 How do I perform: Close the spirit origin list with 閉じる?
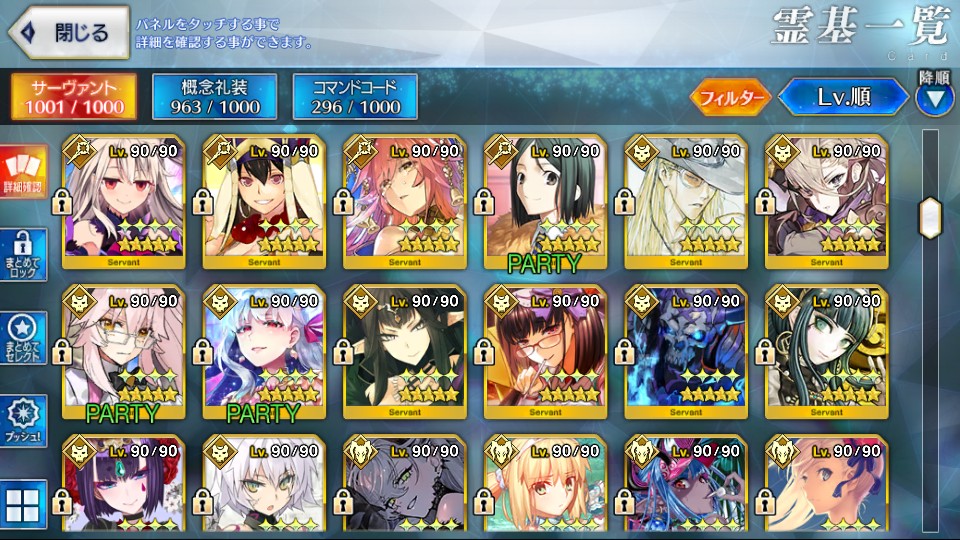tap(67, 32)
